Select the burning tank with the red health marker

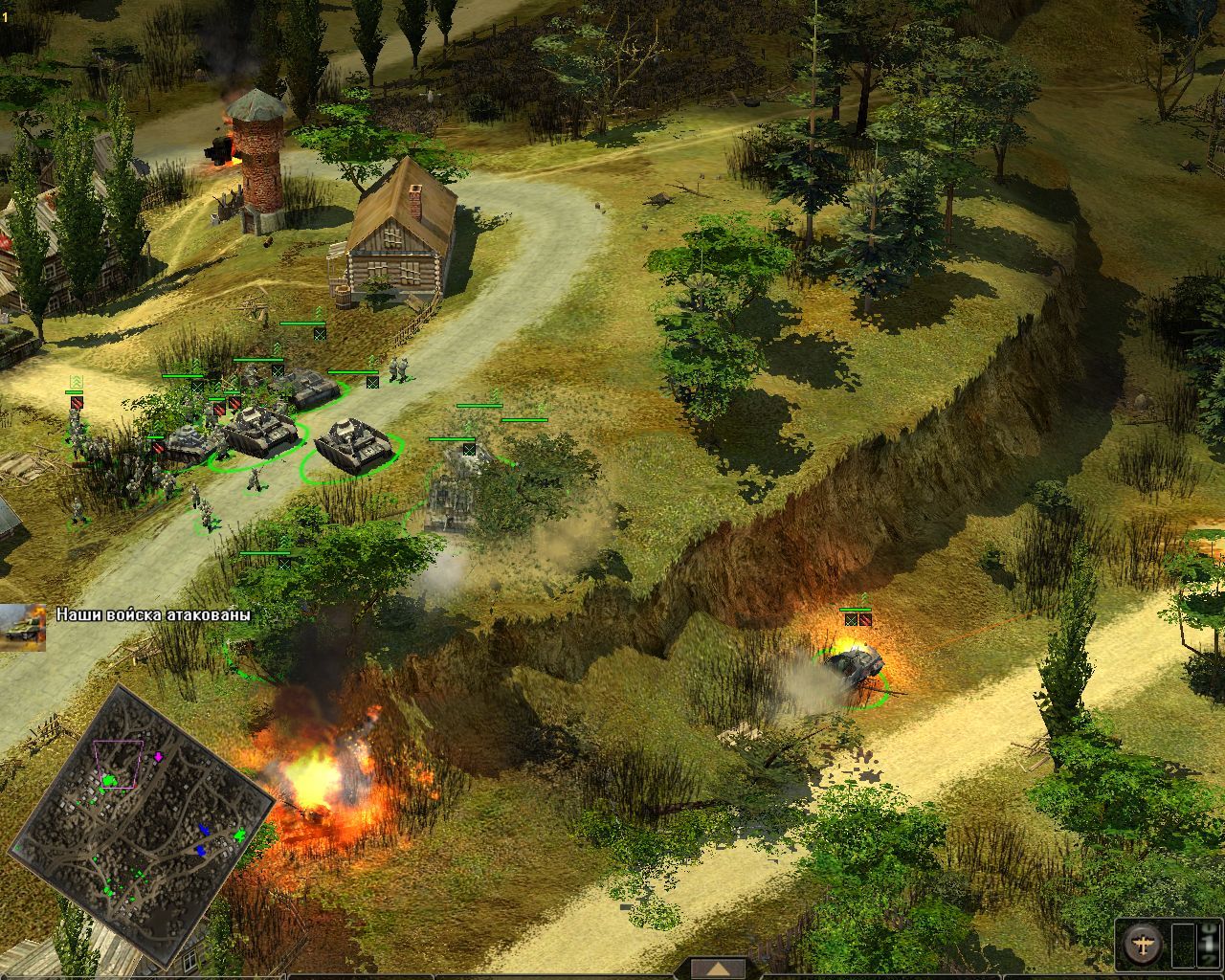(853, 662)
